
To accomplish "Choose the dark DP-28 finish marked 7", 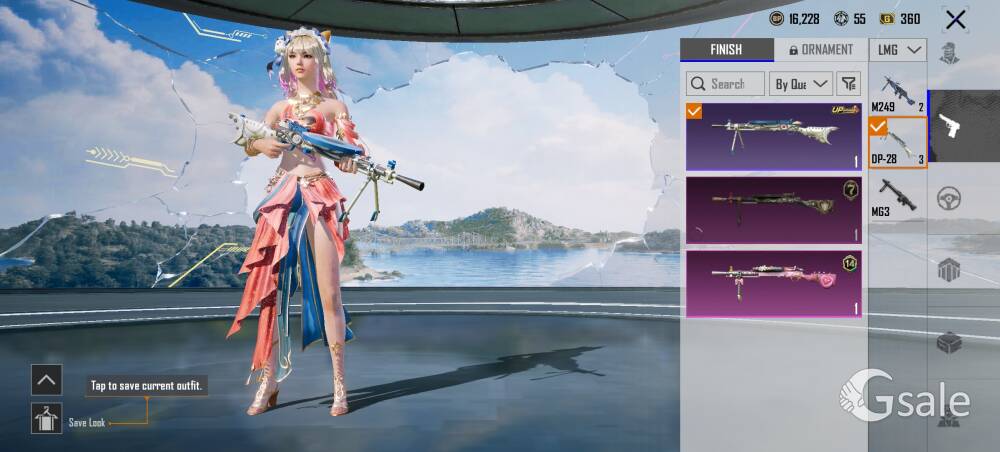I will click(x=773, y=209).
